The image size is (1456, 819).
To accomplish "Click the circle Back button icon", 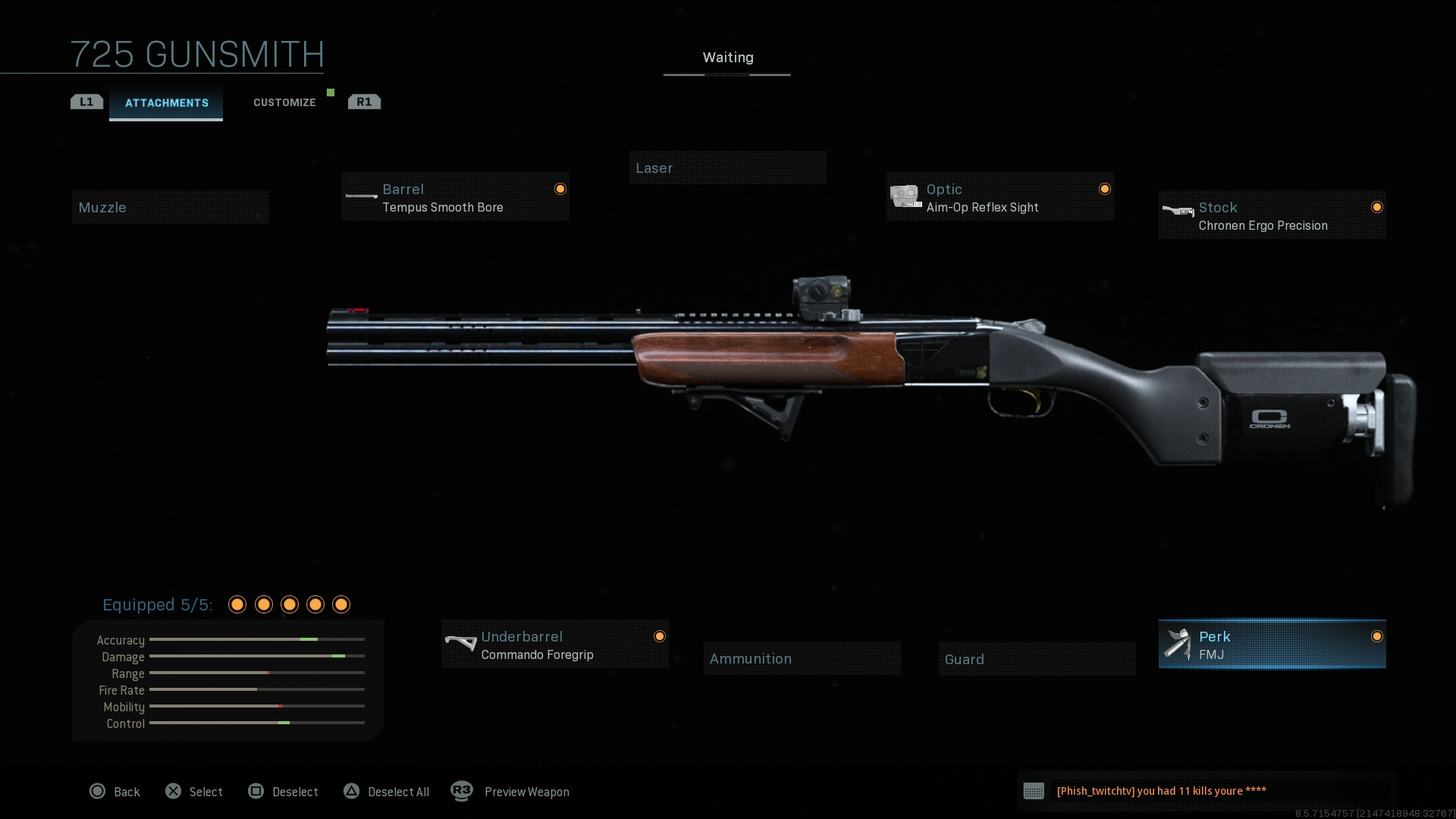I will (98, 791).
